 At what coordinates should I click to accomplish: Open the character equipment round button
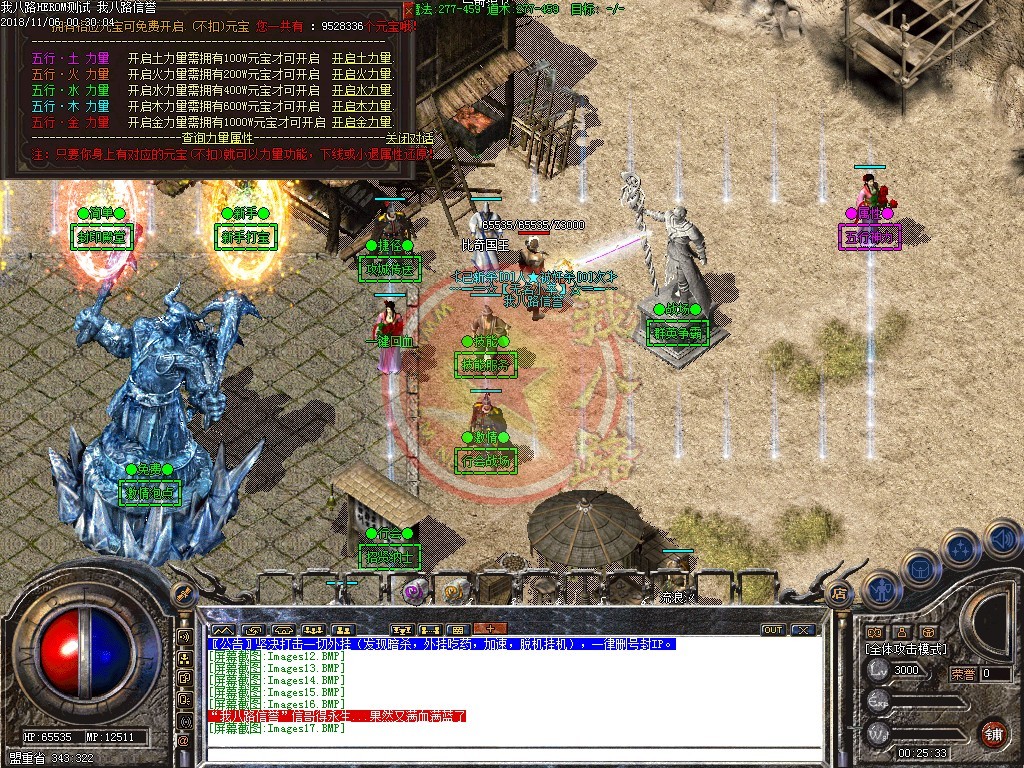click(881, 590)
